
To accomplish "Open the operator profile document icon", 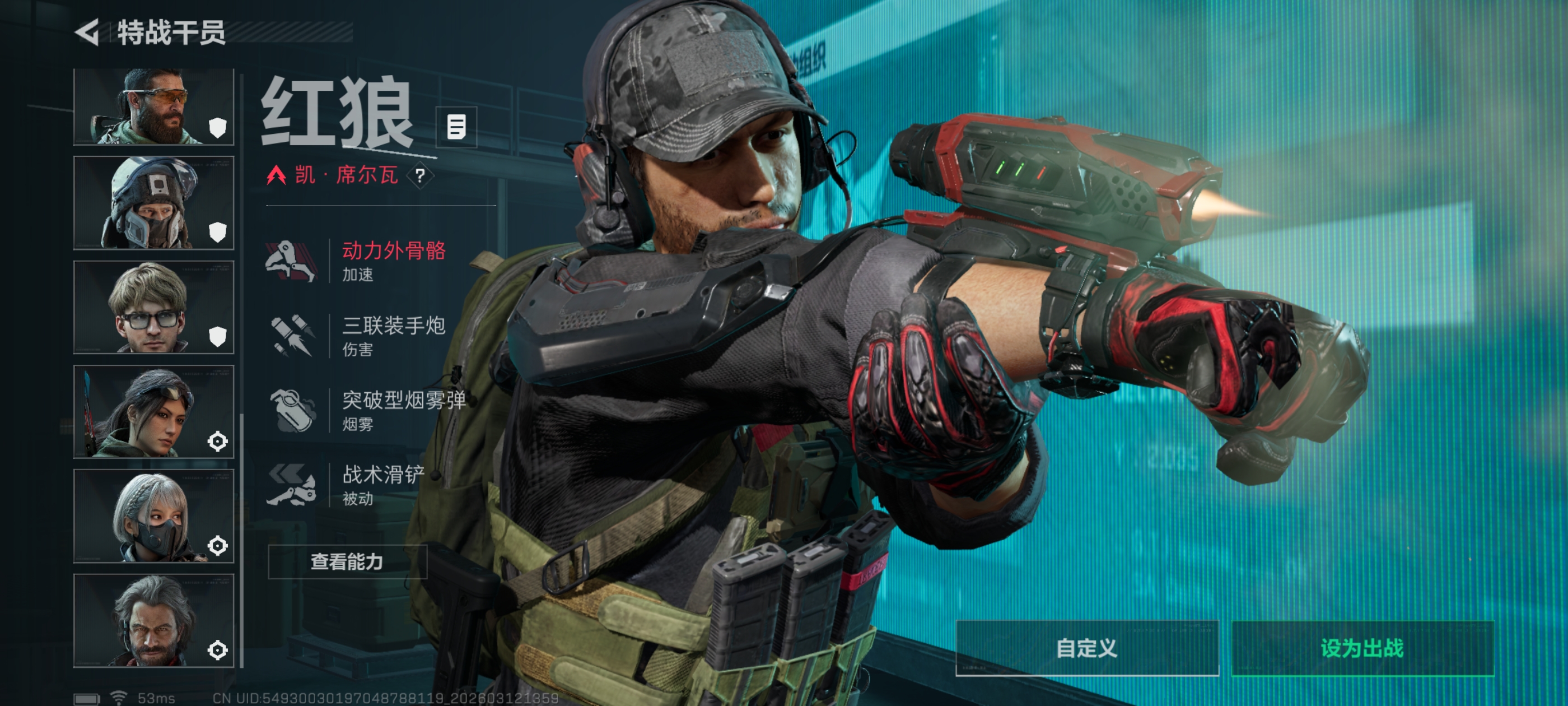I will pyautogui.click(x=456, y=127).
